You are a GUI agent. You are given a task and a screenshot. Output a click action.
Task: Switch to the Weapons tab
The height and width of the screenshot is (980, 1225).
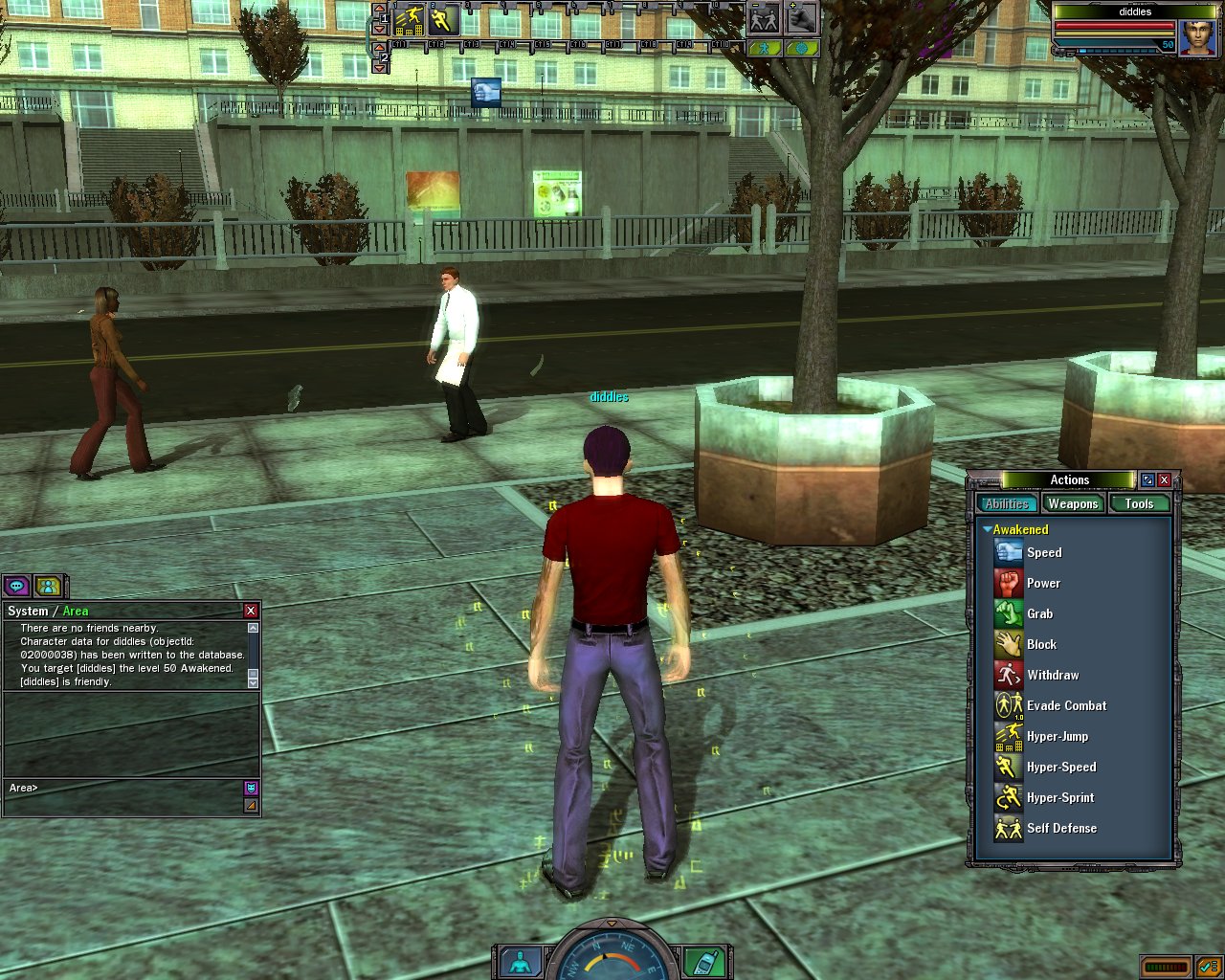(x=1072, y=503)
